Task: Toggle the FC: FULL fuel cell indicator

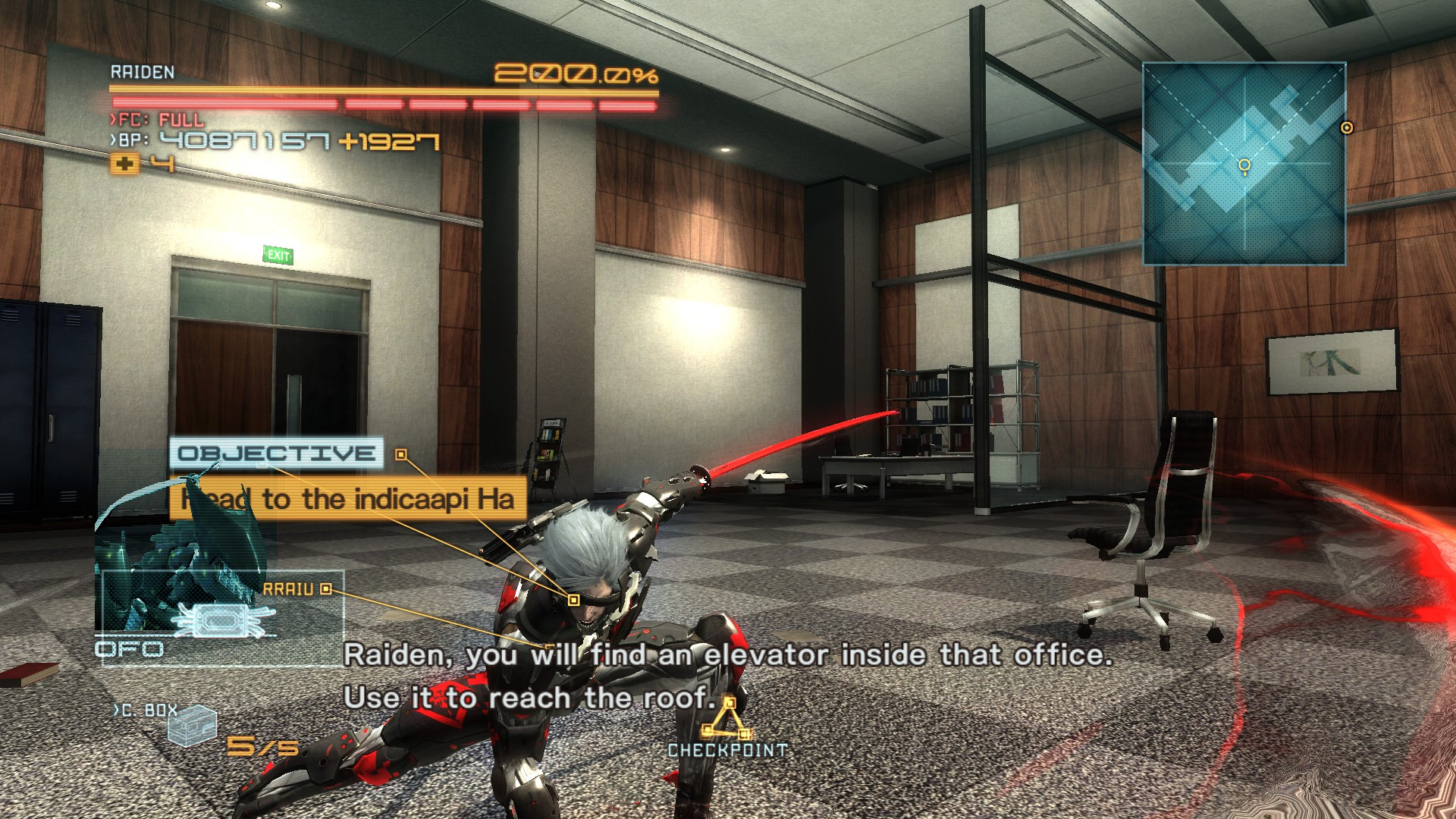Action: click(155, 118)
